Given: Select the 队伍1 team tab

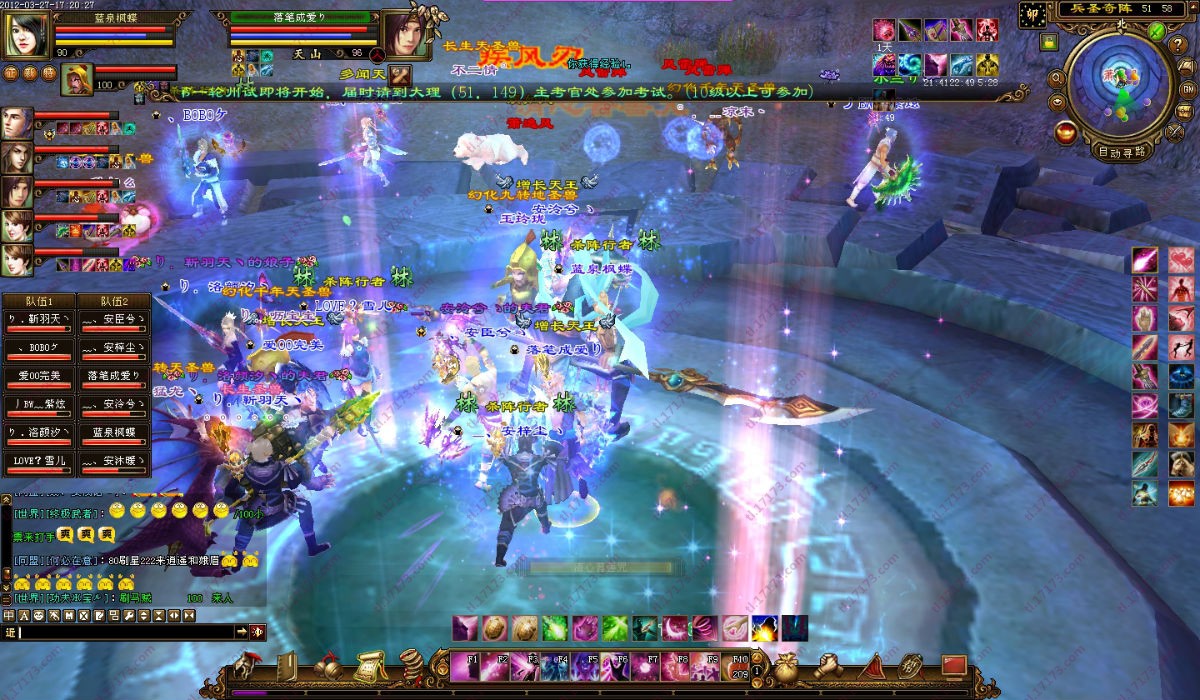Looking at the screenshot, I should pyautogui.click(x=38, y=301).
